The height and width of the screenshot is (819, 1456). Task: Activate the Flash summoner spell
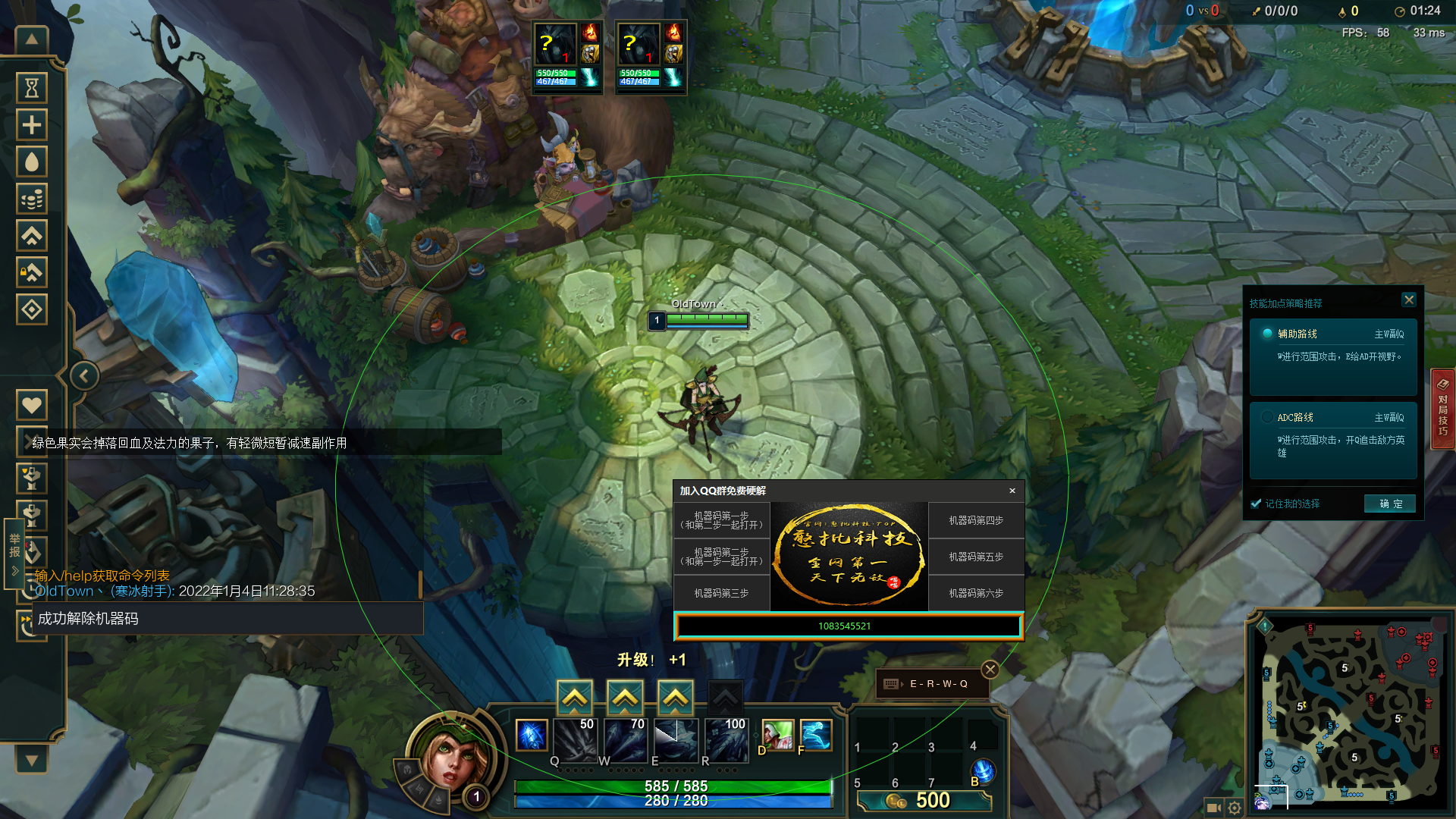click(815, 735)
